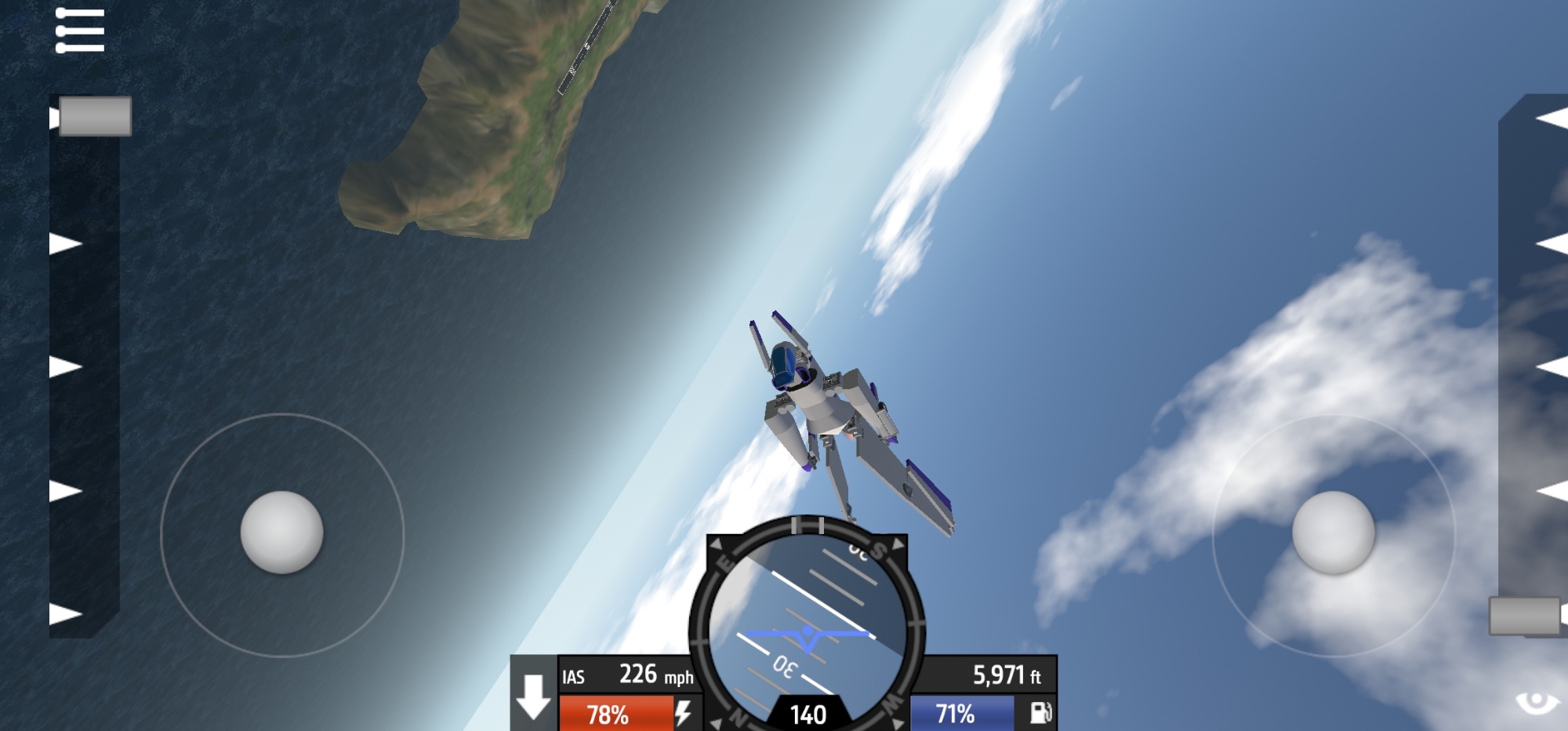Viewport: 1568px width, 731px height.
Task: Click the left throttle slider handle
Action: [x=95, y=116]
